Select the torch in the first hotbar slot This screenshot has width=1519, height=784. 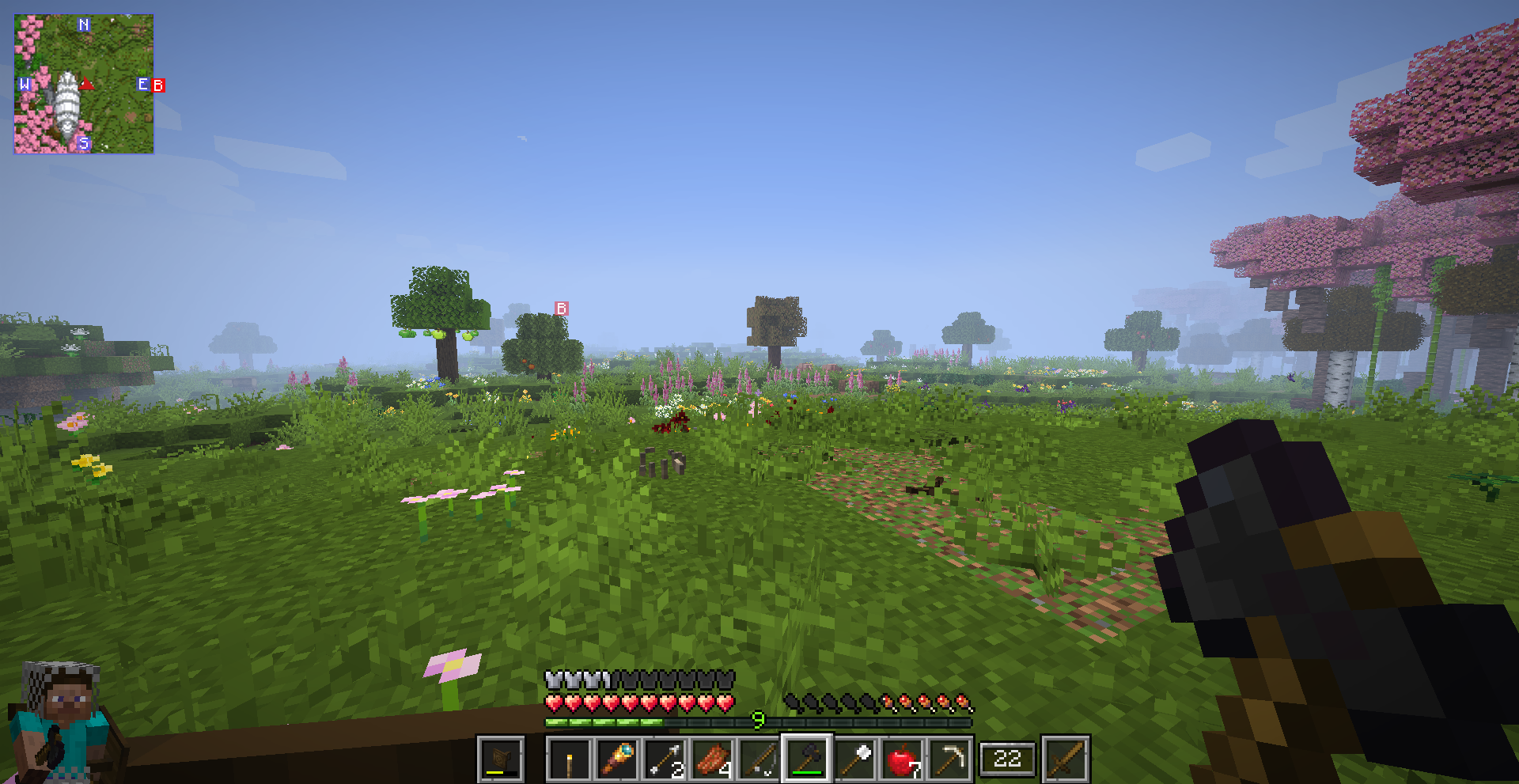tap(568, 758)
